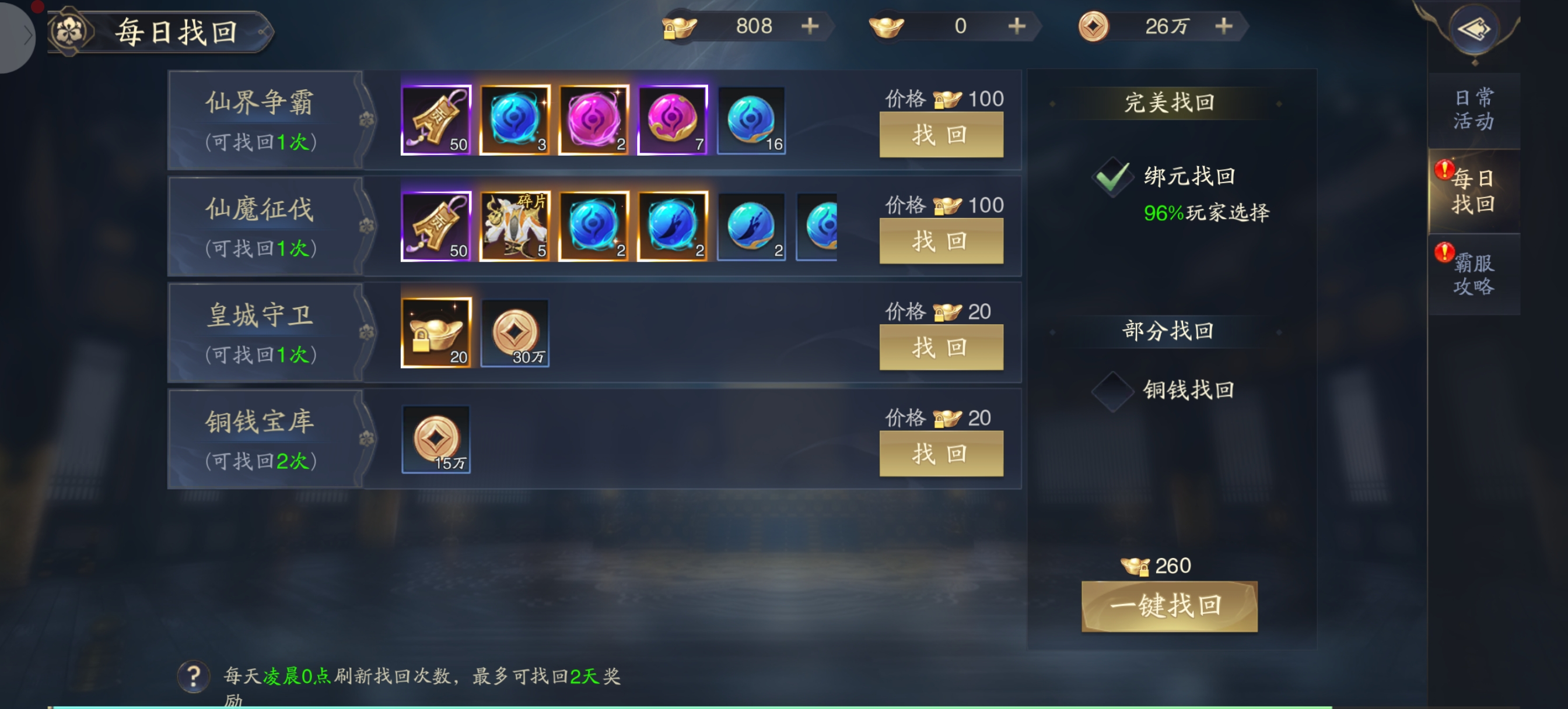Viewport: 1568px width, 709px height.
Task: Add copper coins via plus next to 26万
Action: click(x=1223, y=26)
